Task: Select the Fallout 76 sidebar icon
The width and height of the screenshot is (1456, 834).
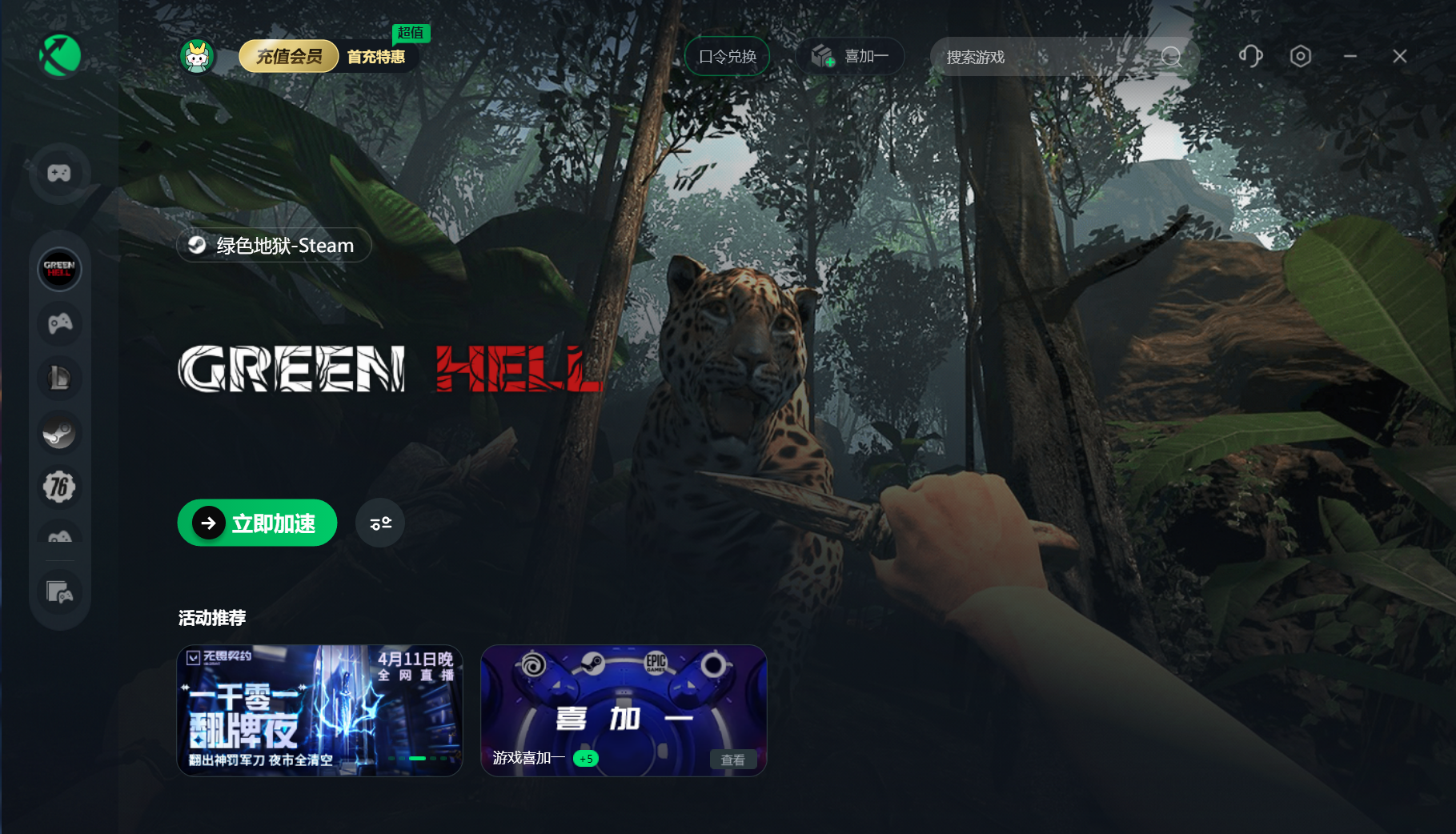Action: (x=59, y=487)
